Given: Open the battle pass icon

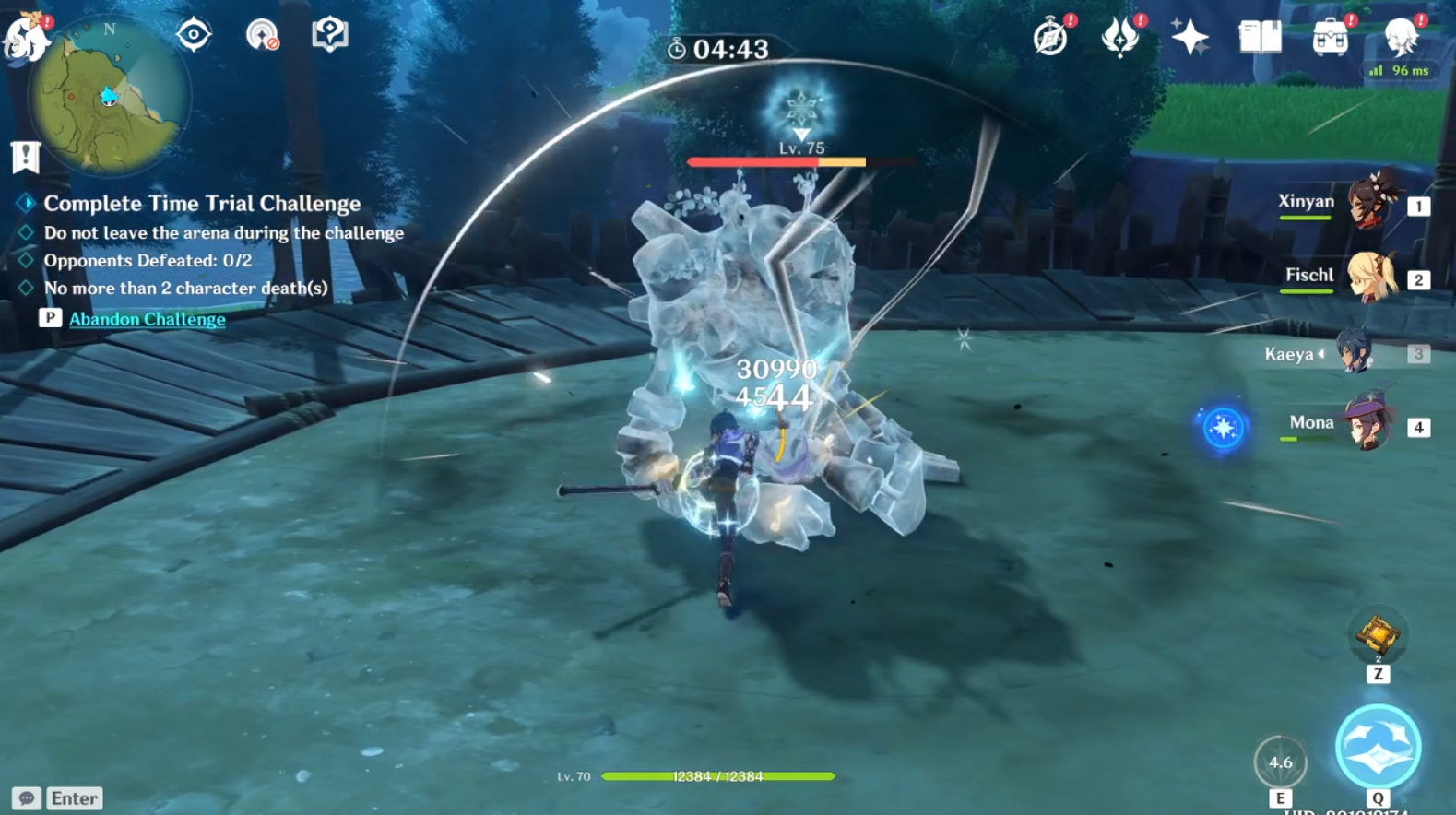Looking at the screenshot, I should click(x=1120, y=38).
